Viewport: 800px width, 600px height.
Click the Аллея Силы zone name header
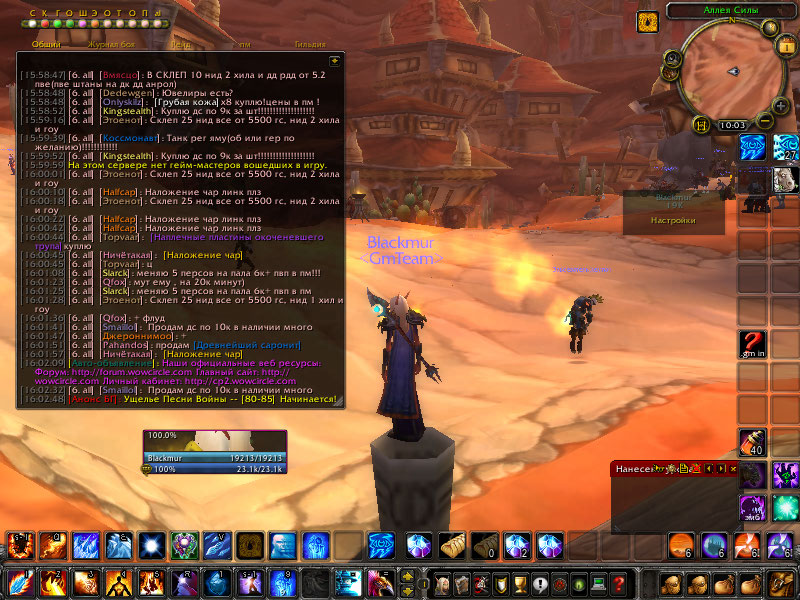(x=732, y=10)
